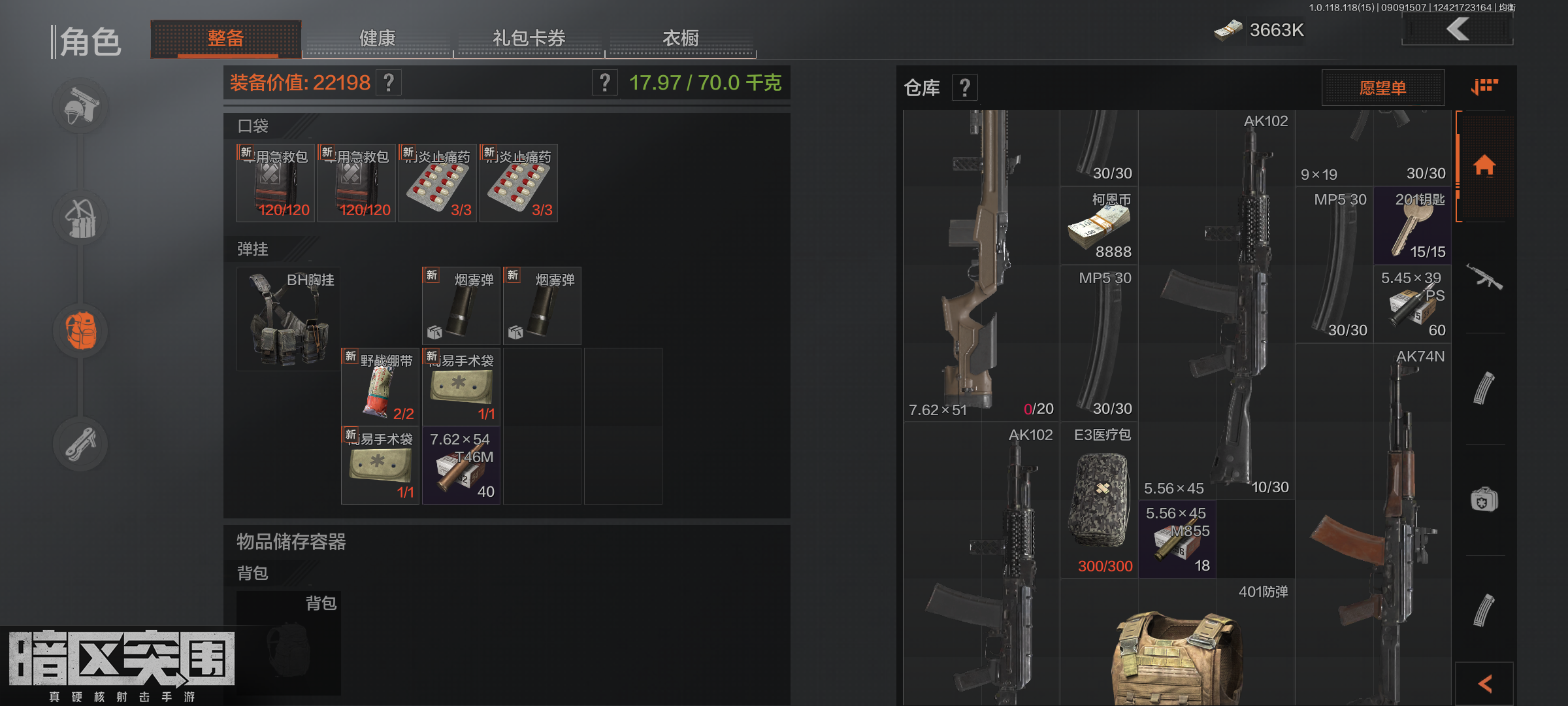
Task: Select the 柯恩币 cash stack
Action: (1099, 226)
